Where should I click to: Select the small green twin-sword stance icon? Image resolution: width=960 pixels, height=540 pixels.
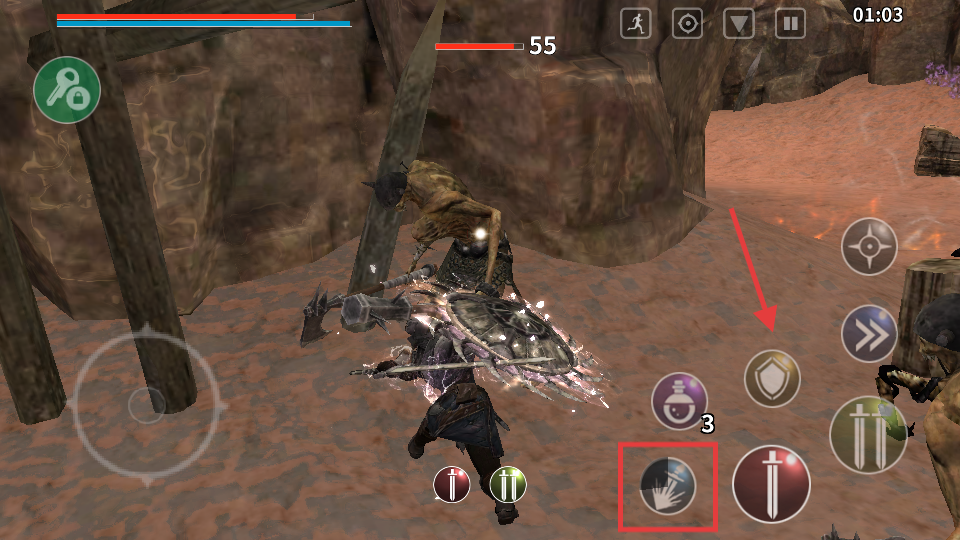coord(508,485)
